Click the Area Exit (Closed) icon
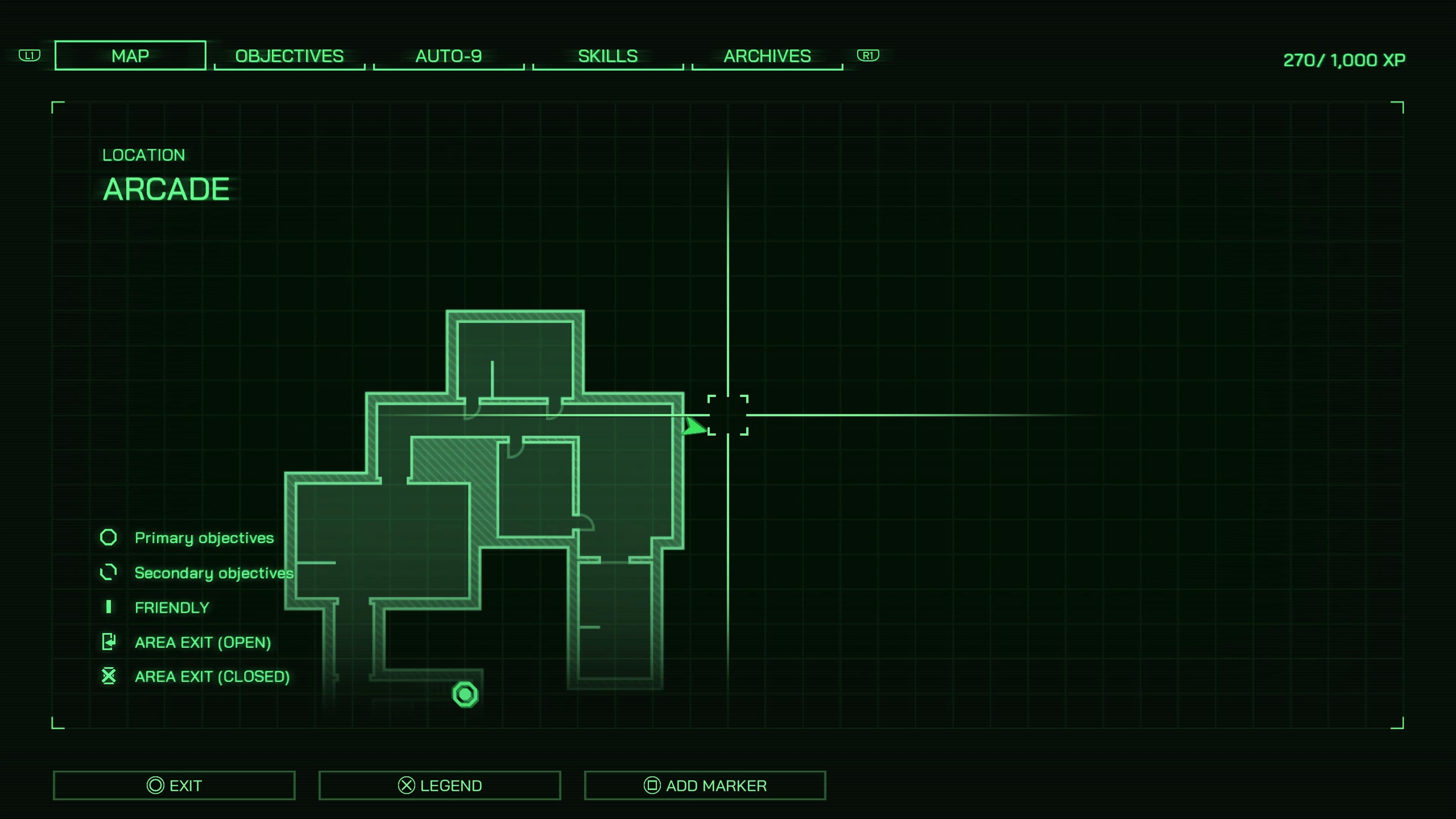The width and height of the screenshot is (1456, 819). tap(108, 676)
